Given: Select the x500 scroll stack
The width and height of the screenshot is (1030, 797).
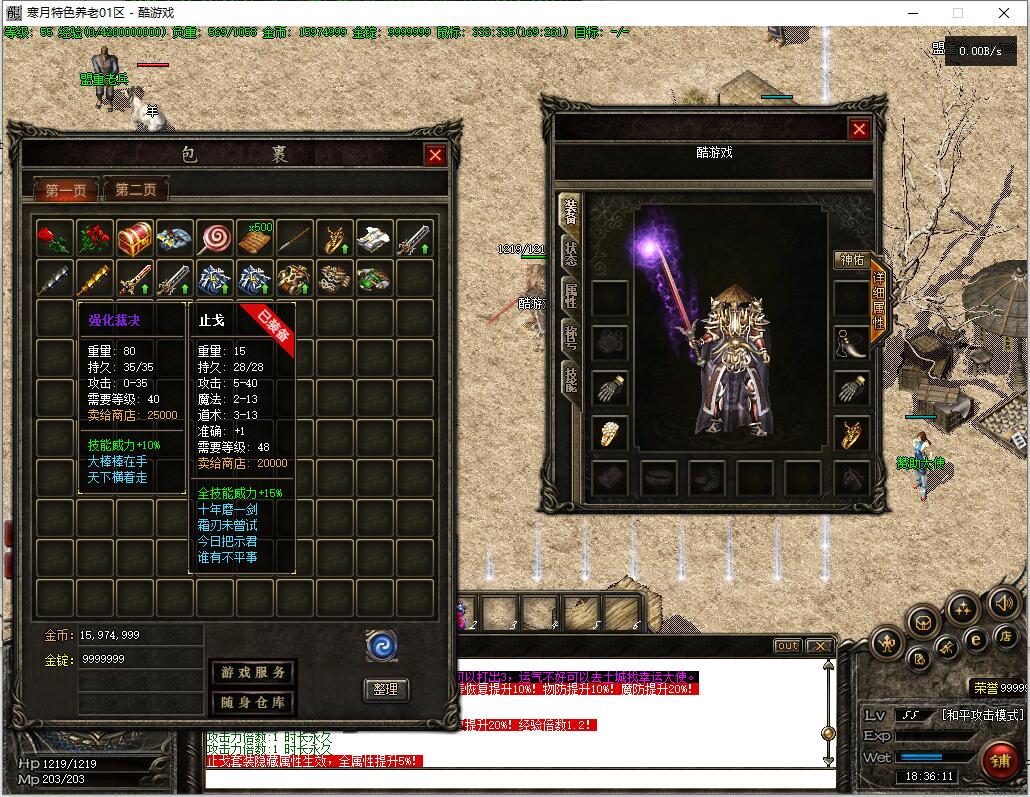Looking at the screenshot, I should pos(255,239).
